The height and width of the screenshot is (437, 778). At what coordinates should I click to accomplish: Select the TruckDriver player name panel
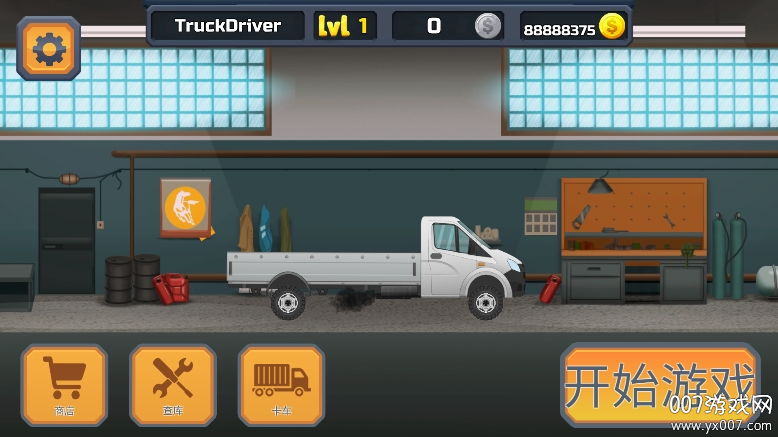(x=228, y=26)
